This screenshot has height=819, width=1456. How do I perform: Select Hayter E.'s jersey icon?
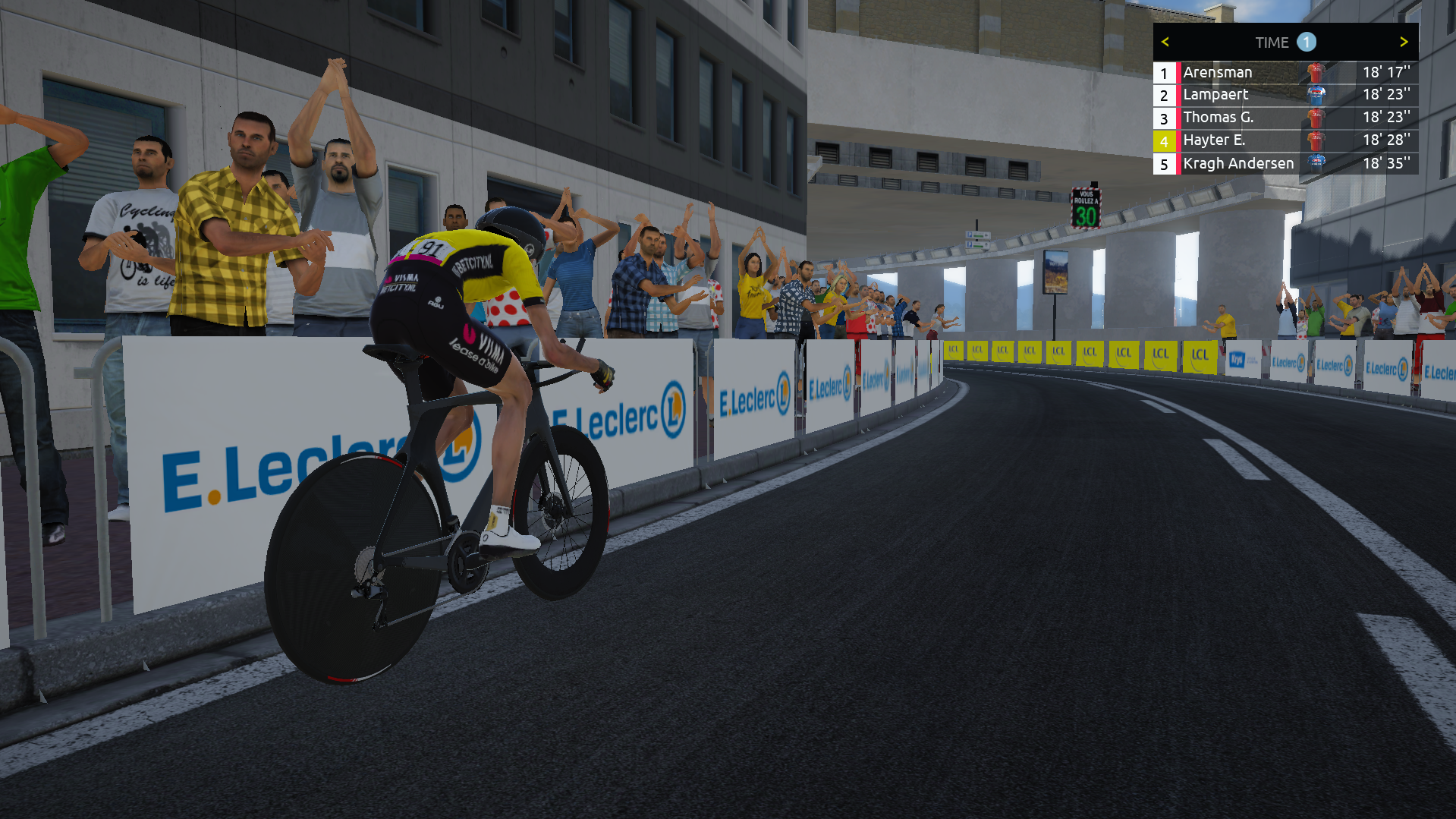(x=1315, y=140)
